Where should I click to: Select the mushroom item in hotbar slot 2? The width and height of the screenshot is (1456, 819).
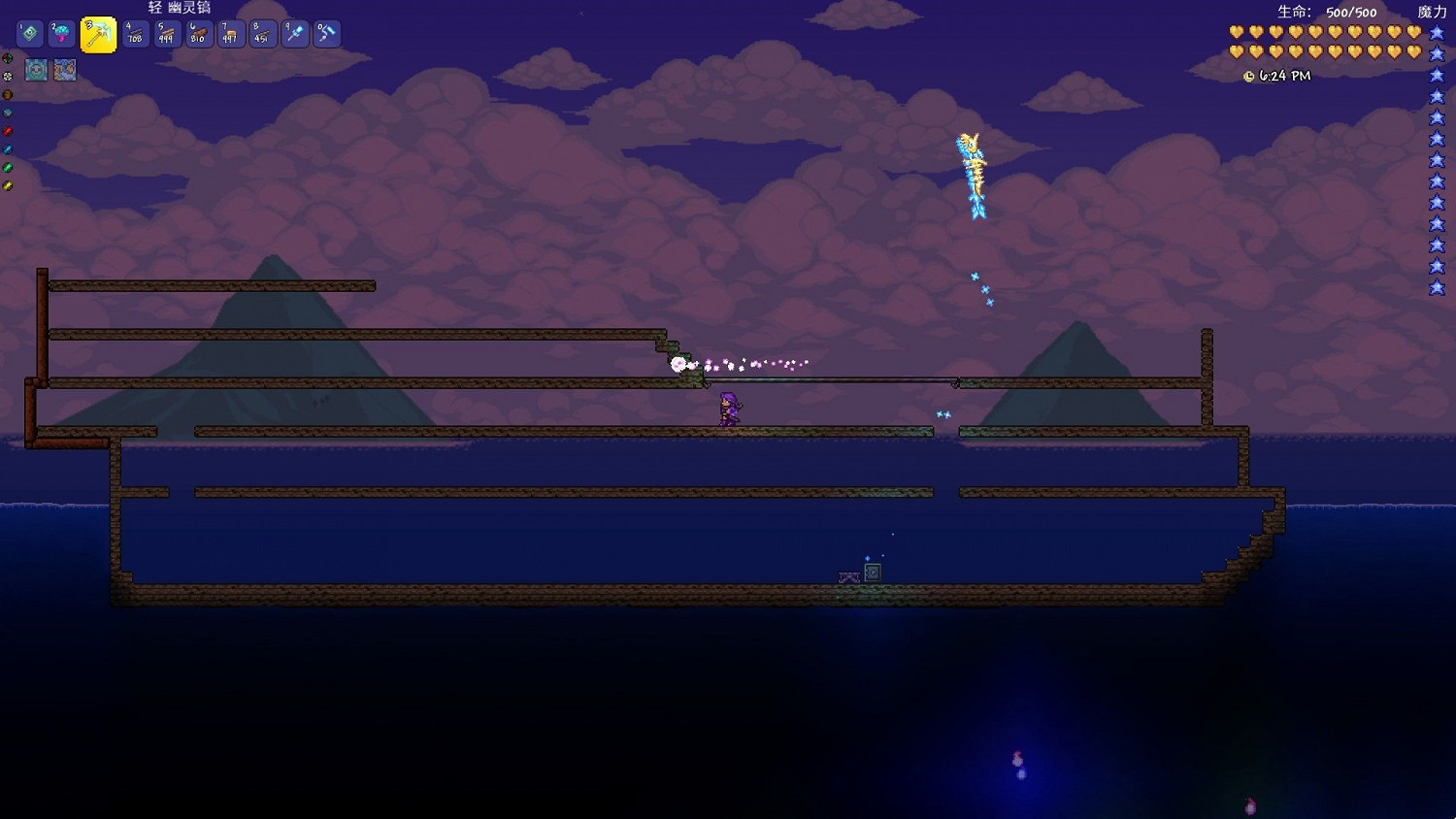coord(62,33)
